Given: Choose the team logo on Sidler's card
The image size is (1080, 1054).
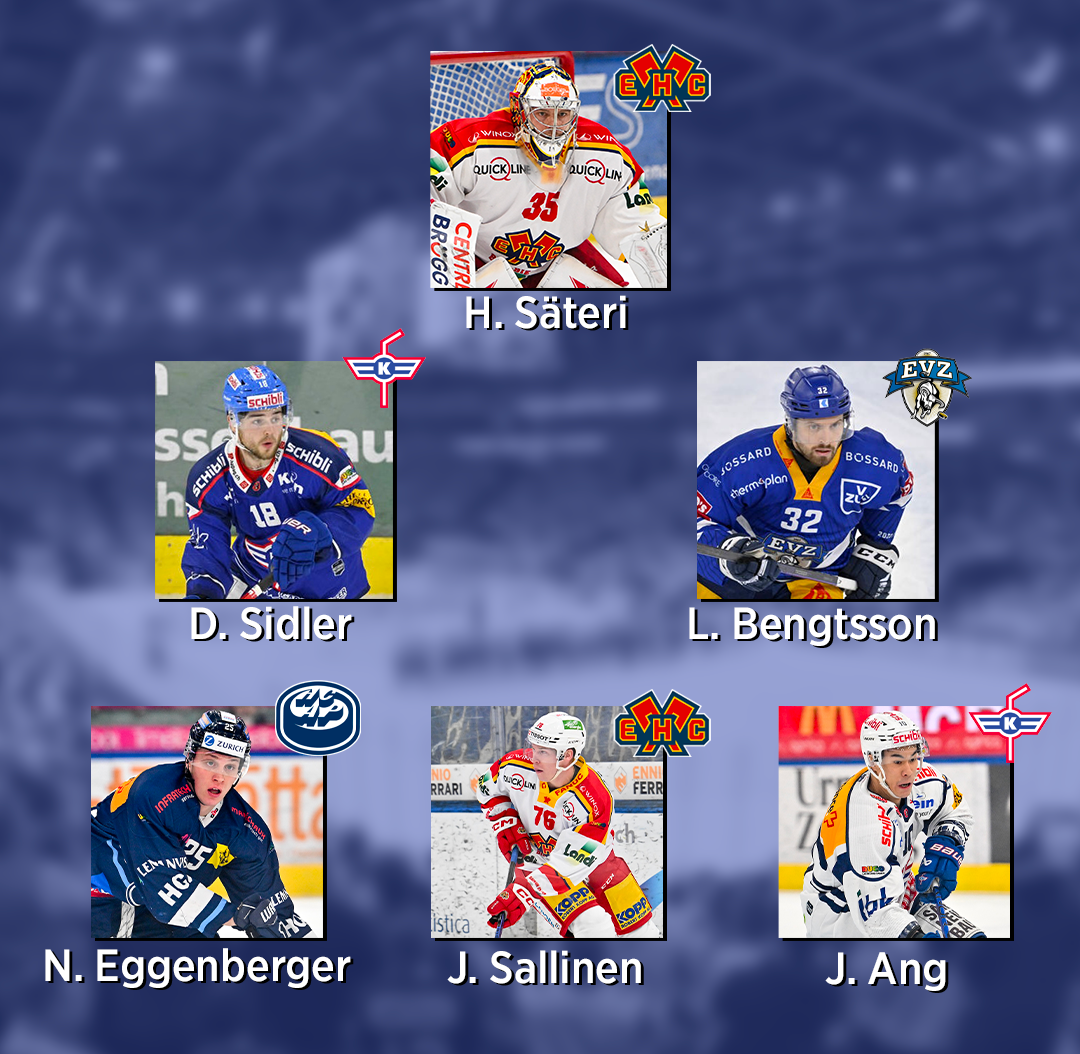Looking at the screenshot, I should pyautogui.click(x=384, y=368).
